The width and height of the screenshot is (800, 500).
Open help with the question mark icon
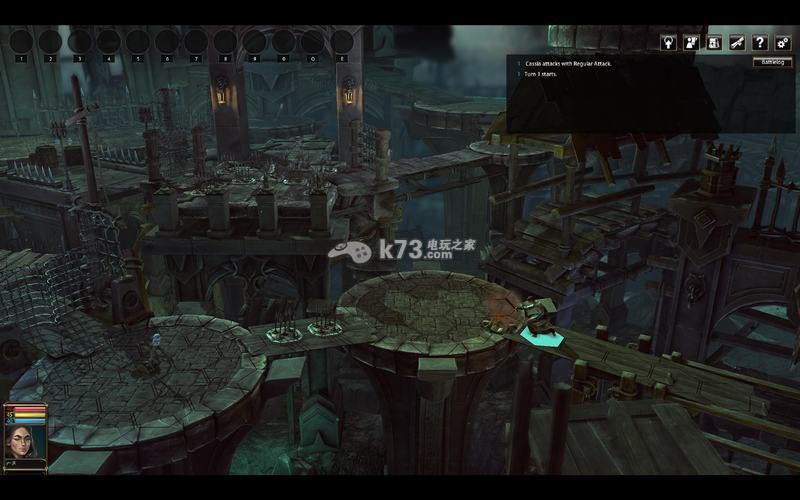[x=760, y=43]
